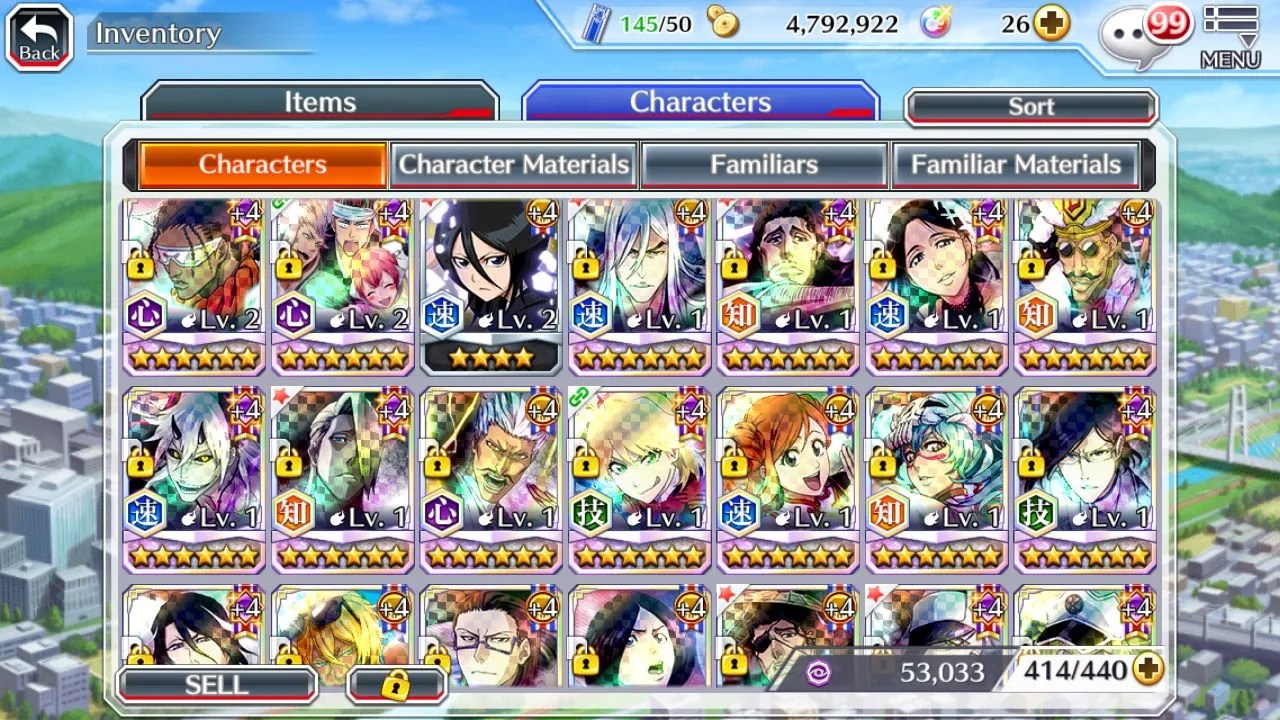Viewport: 1280px width, 720px height.
Task: Select the orange Characters sub-tab
Action: (x=263, y=165)
